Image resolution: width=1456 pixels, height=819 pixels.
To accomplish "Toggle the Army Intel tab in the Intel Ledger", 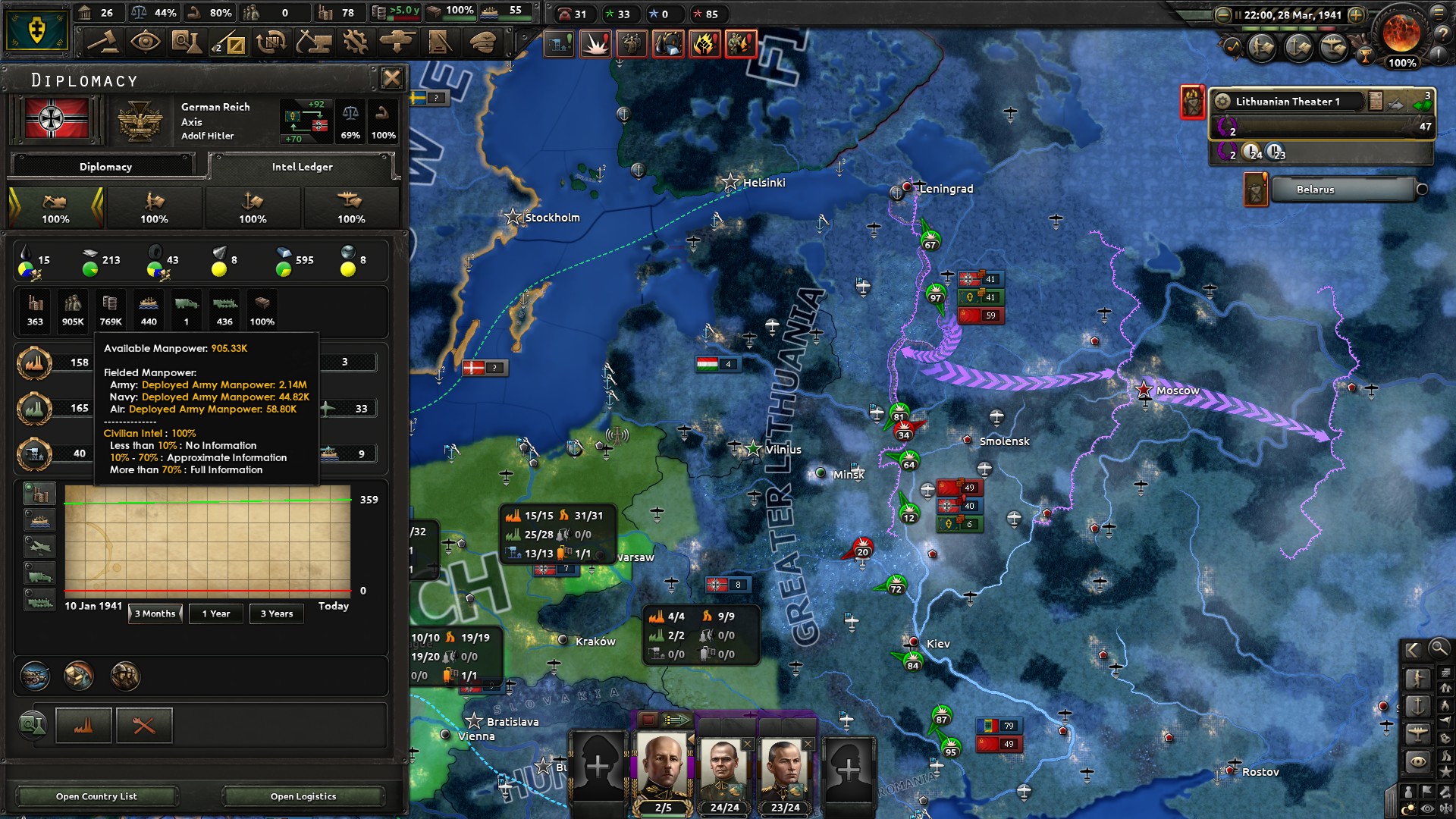I will click(154, 207).
